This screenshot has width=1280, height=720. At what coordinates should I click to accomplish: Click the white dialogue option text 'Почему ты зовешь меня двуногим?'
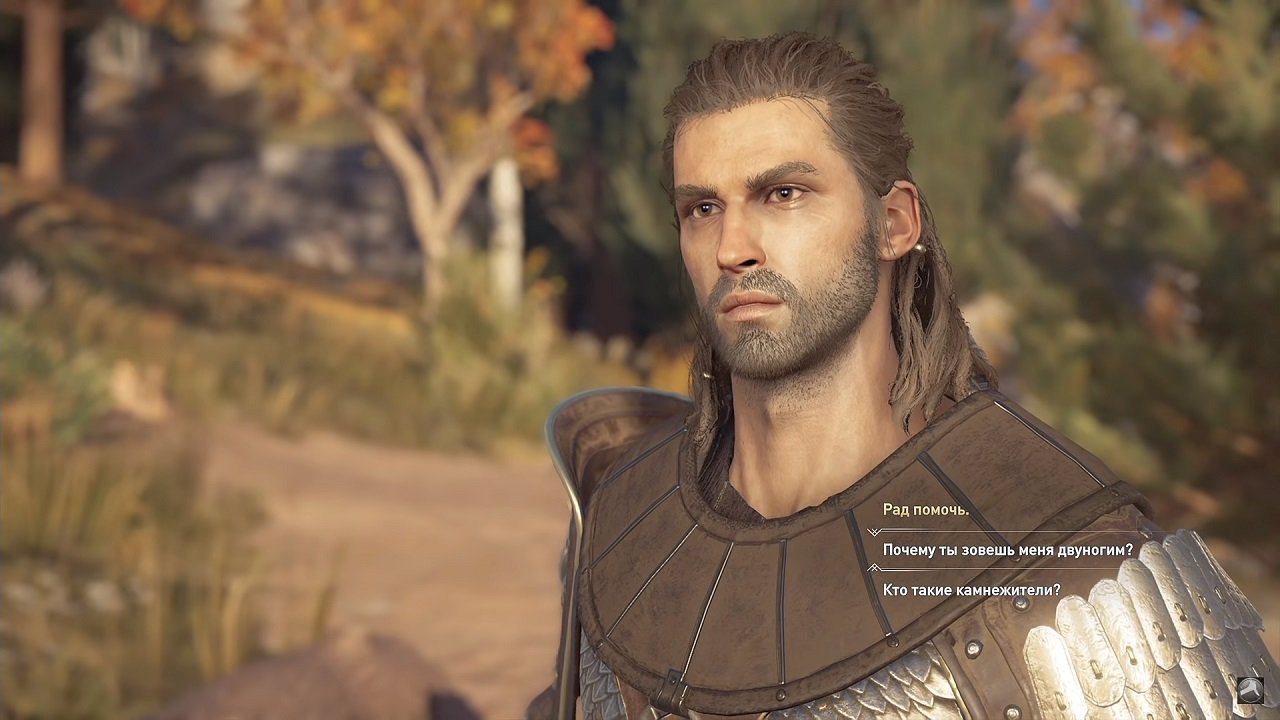coord(1007,549)
